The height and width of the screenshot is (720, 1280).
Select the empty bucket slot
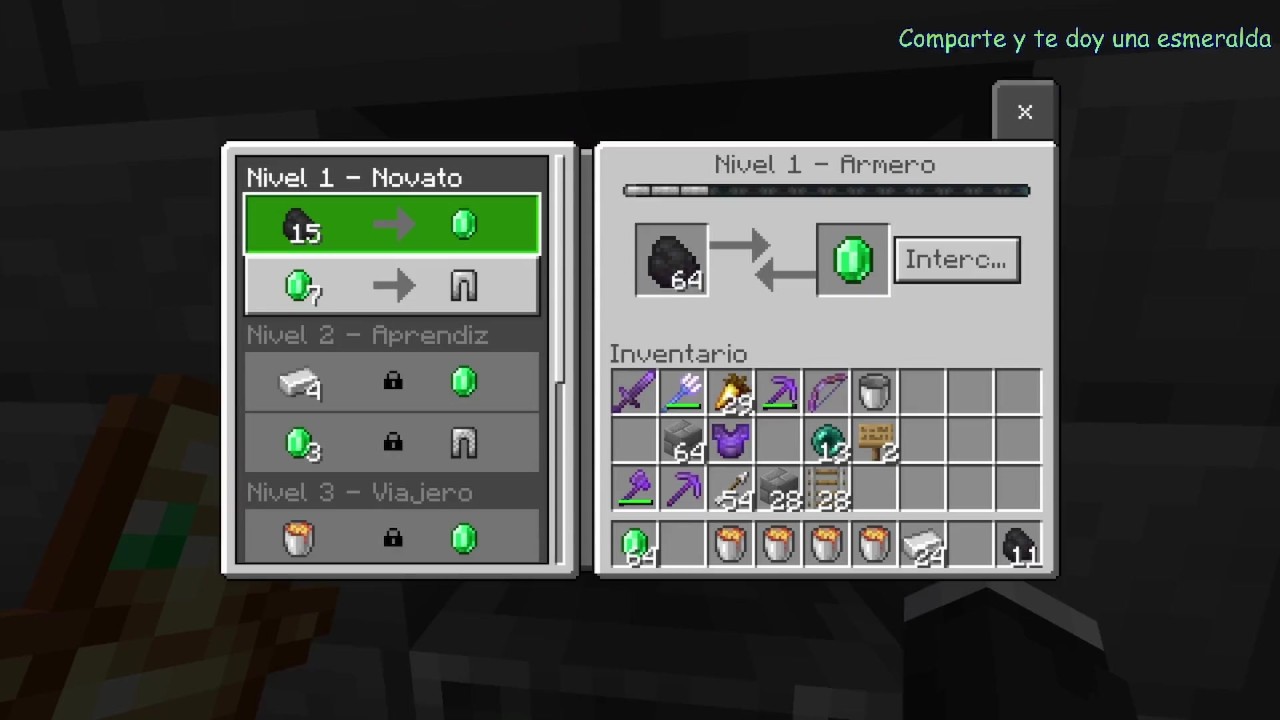point(874,392)
